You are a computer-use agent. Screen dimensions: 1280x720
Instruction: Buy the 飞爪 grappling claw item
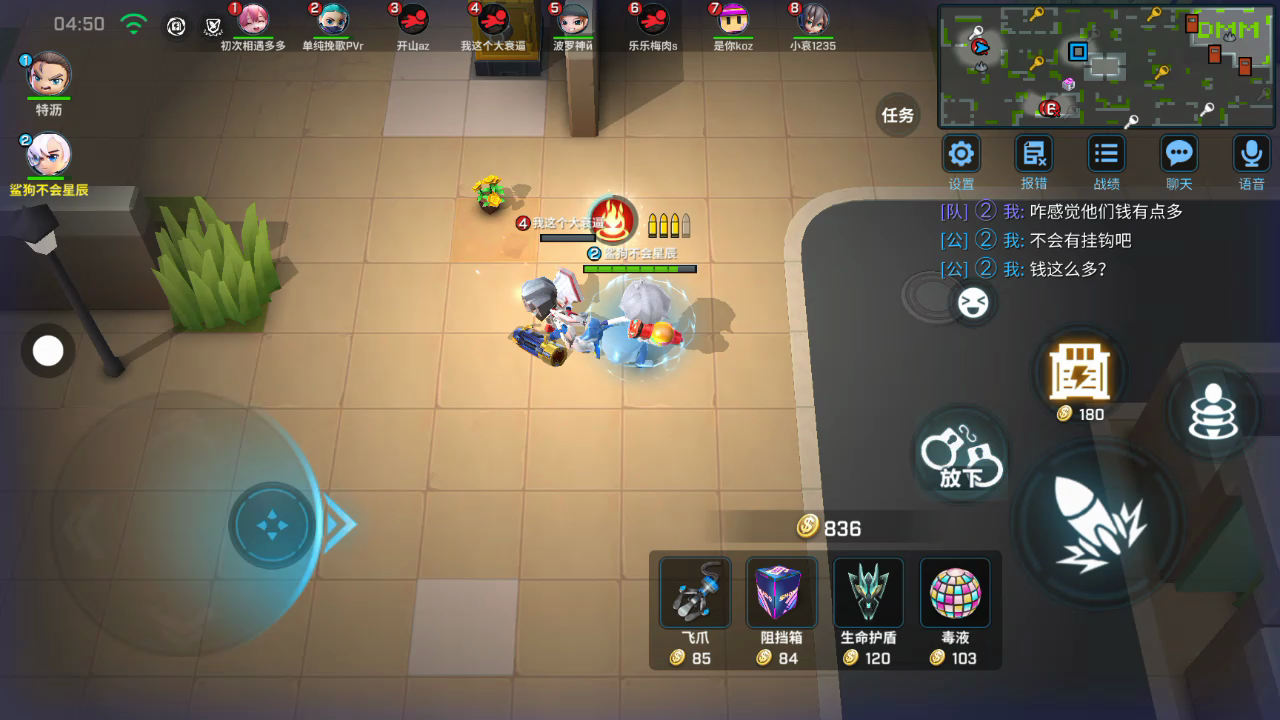click(x=695, y=593)
